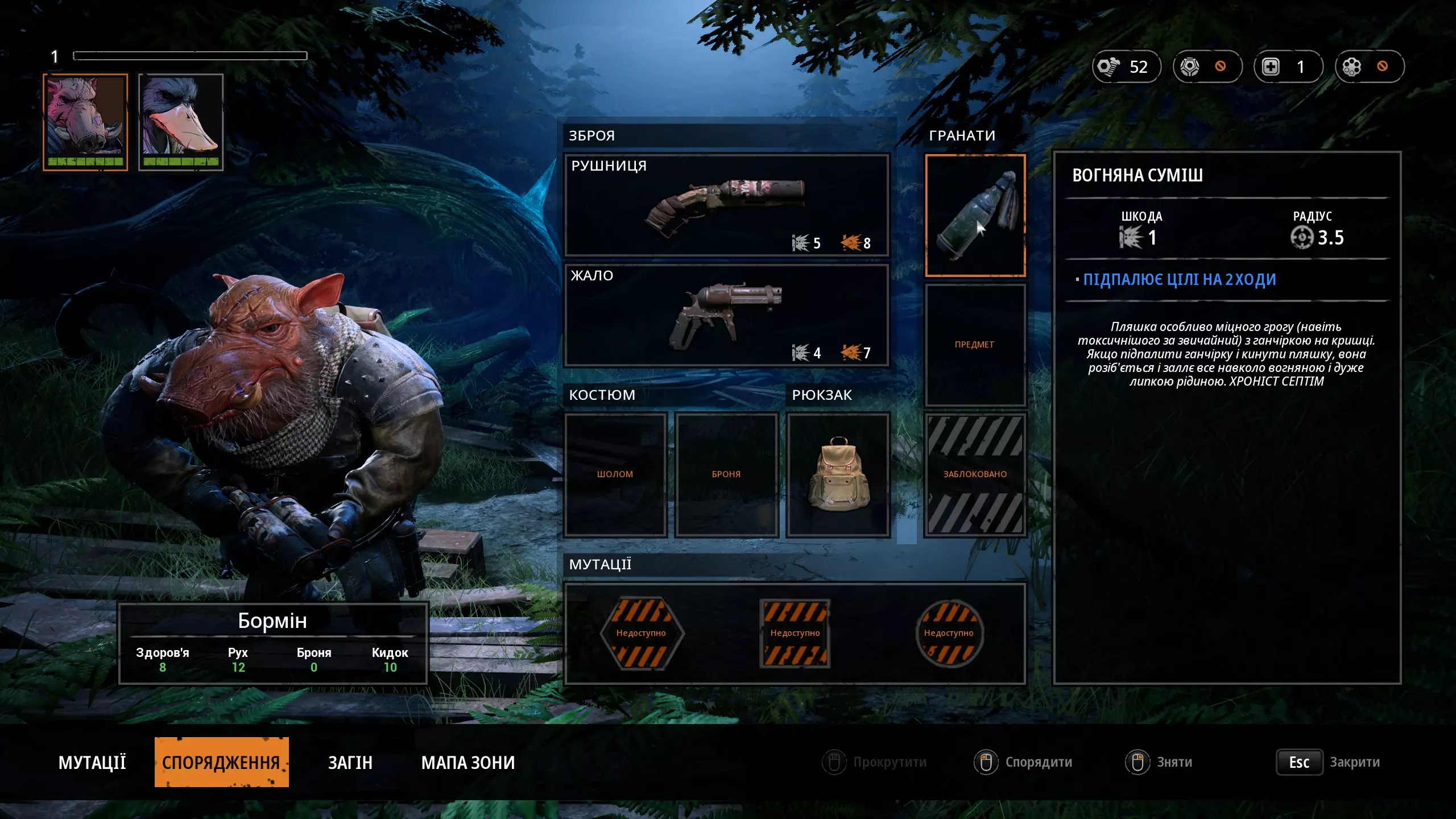The width and height of the screenshot is (1456, 819).
Task: Open the ЗАГІН tab
Action: (x=350, y=762)
